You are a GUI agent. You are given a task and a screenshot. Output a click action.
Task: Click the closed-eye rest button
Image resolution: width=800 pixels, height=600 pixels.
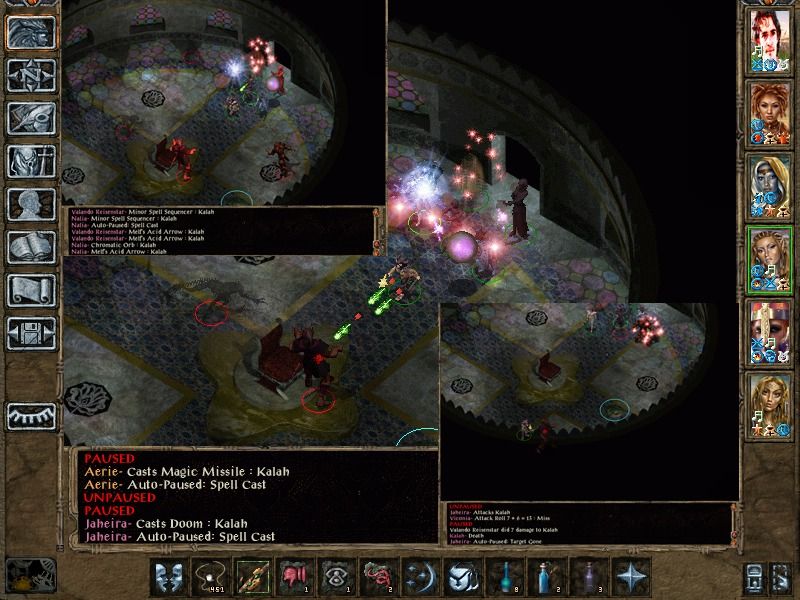coord(31,415)
